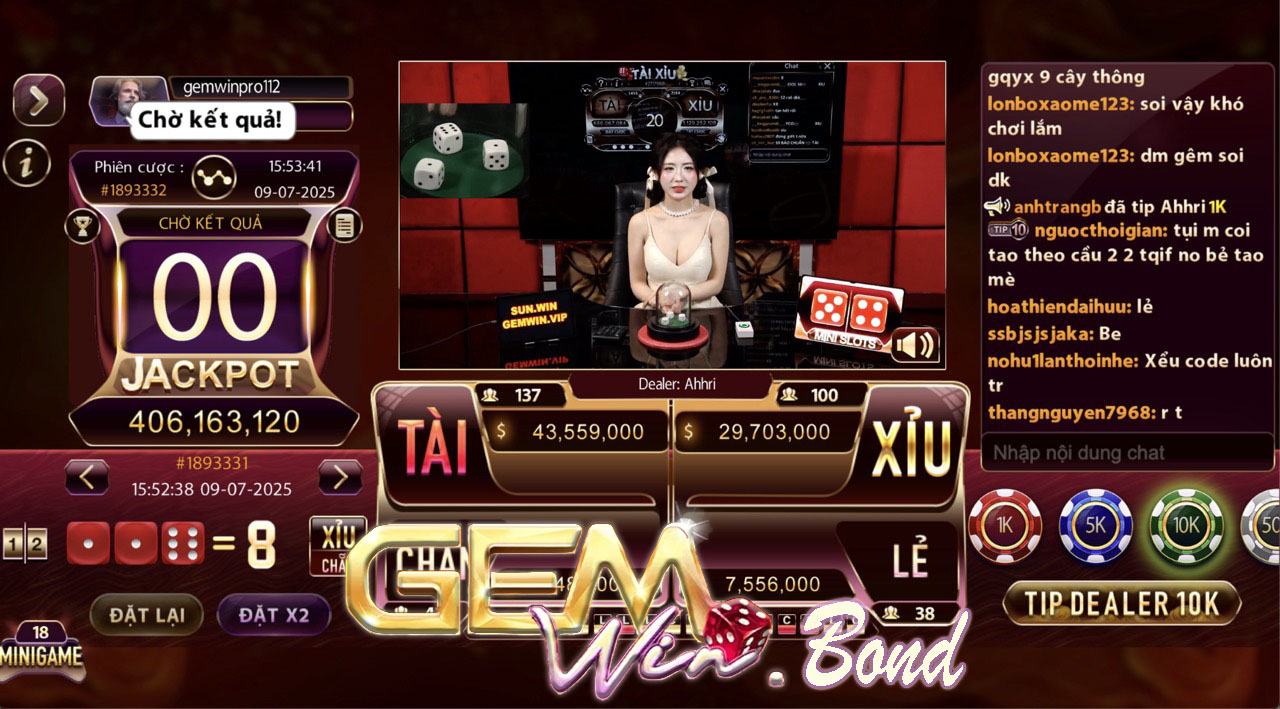Screen dimensions: 1280x709
Task: Choose the blue 5K chip
Action: click(1096, 526)
